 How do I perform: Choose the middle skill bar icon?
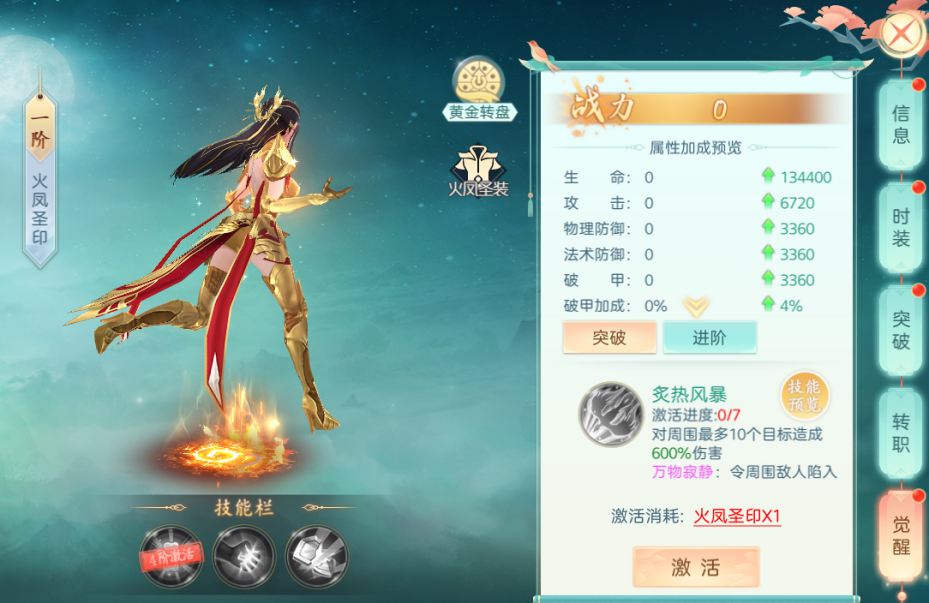[244, 553]
